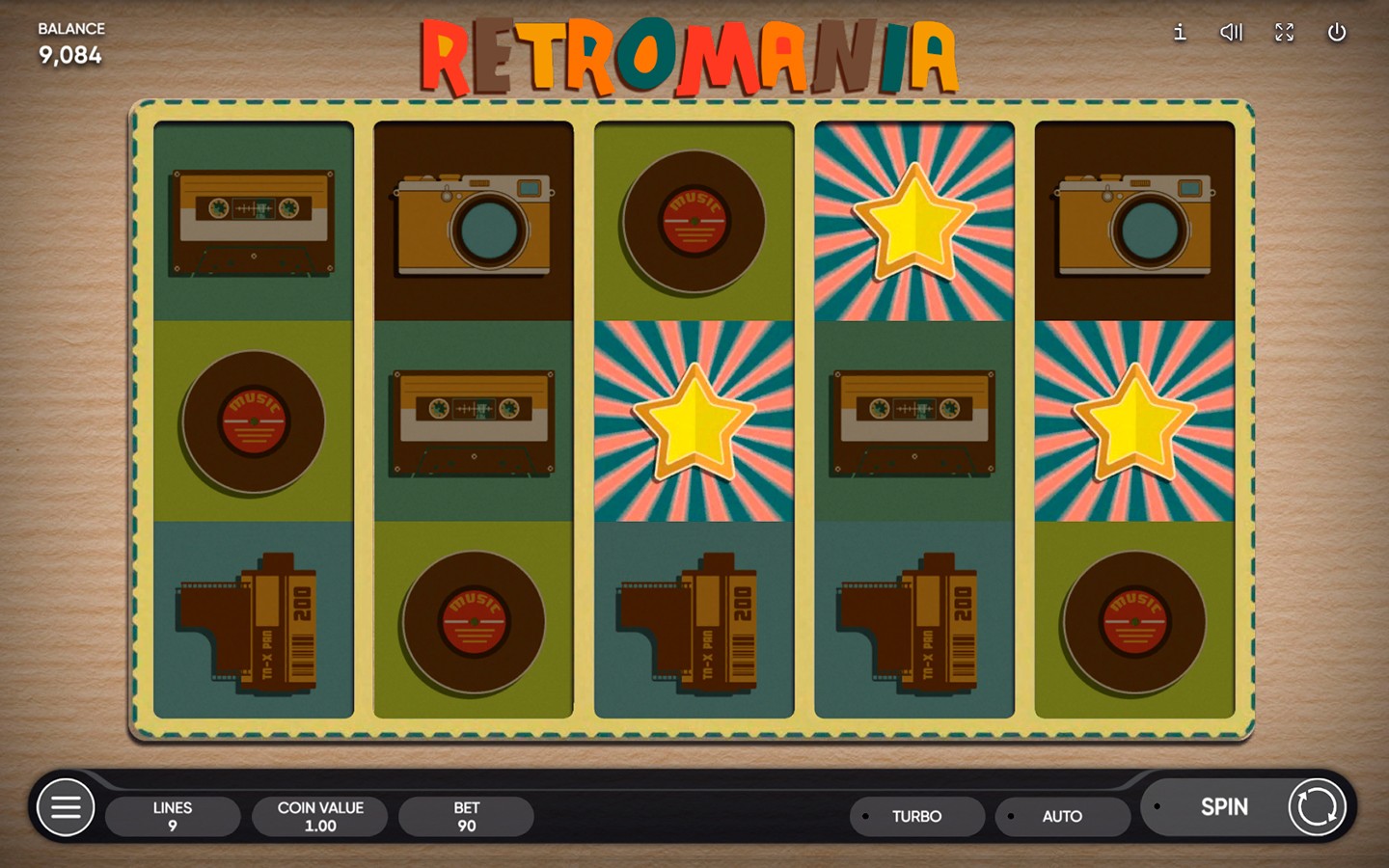Open the hamburger menu button
The width and height of the screenshot is (1389, 868).
66,807
